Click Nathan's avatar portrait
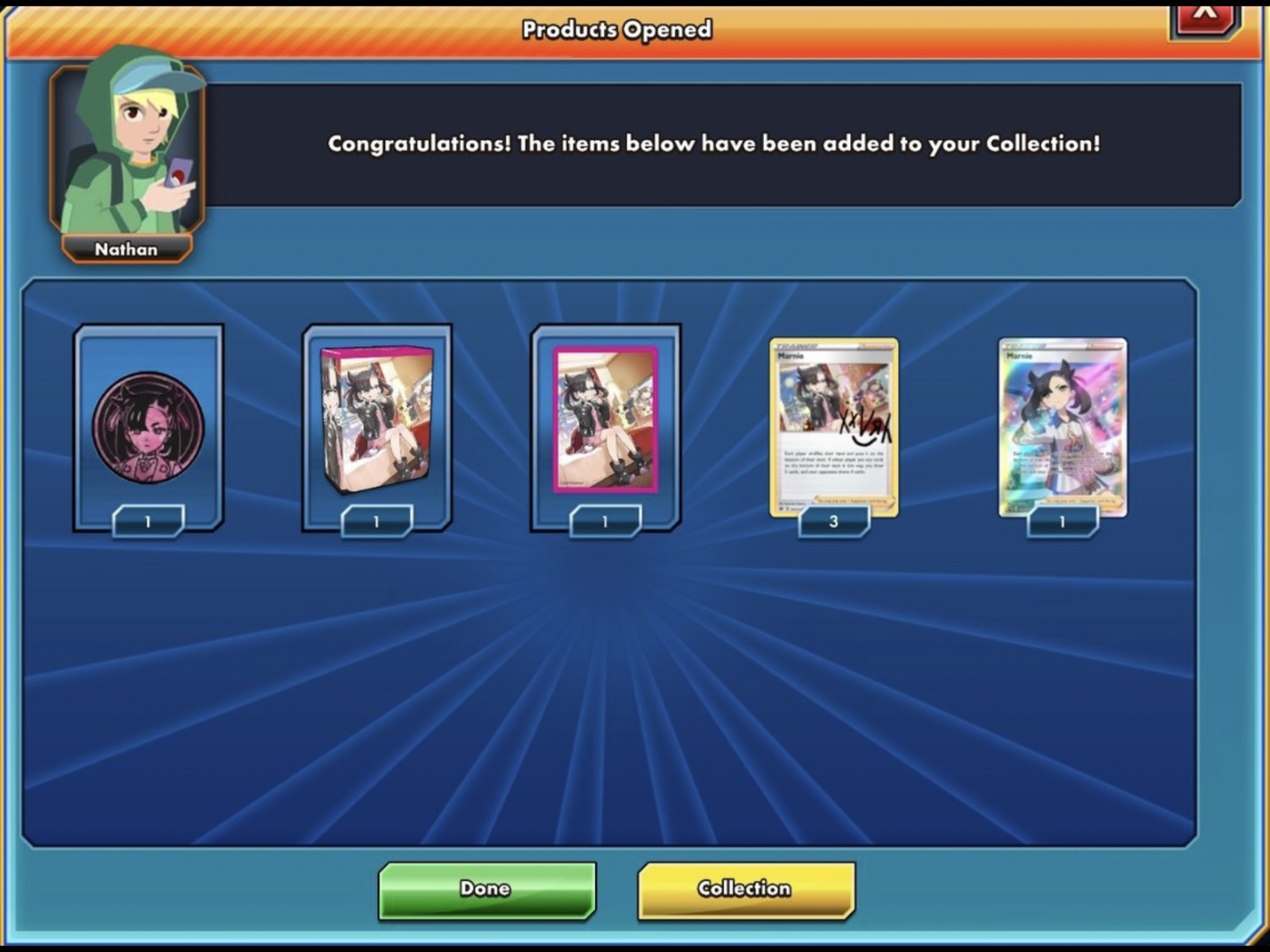1270x952 pixels. [127, 145]
